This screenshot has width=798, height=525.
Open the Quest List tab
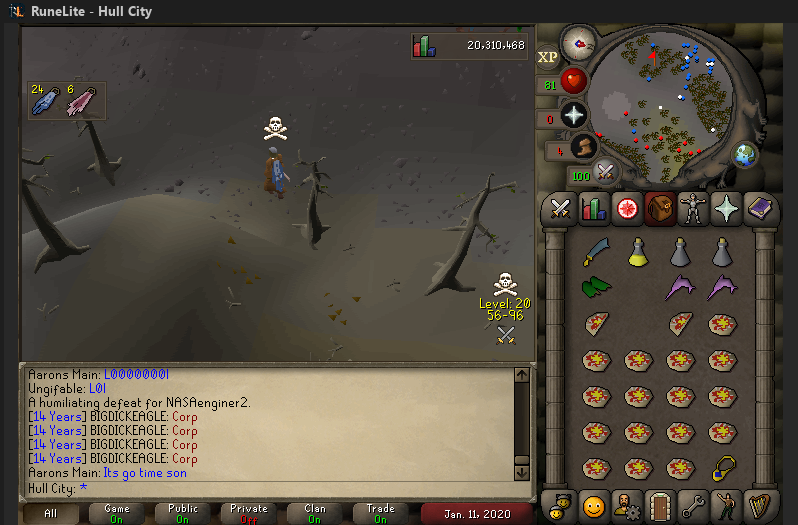pyautogui.click(x=627, y=209)
